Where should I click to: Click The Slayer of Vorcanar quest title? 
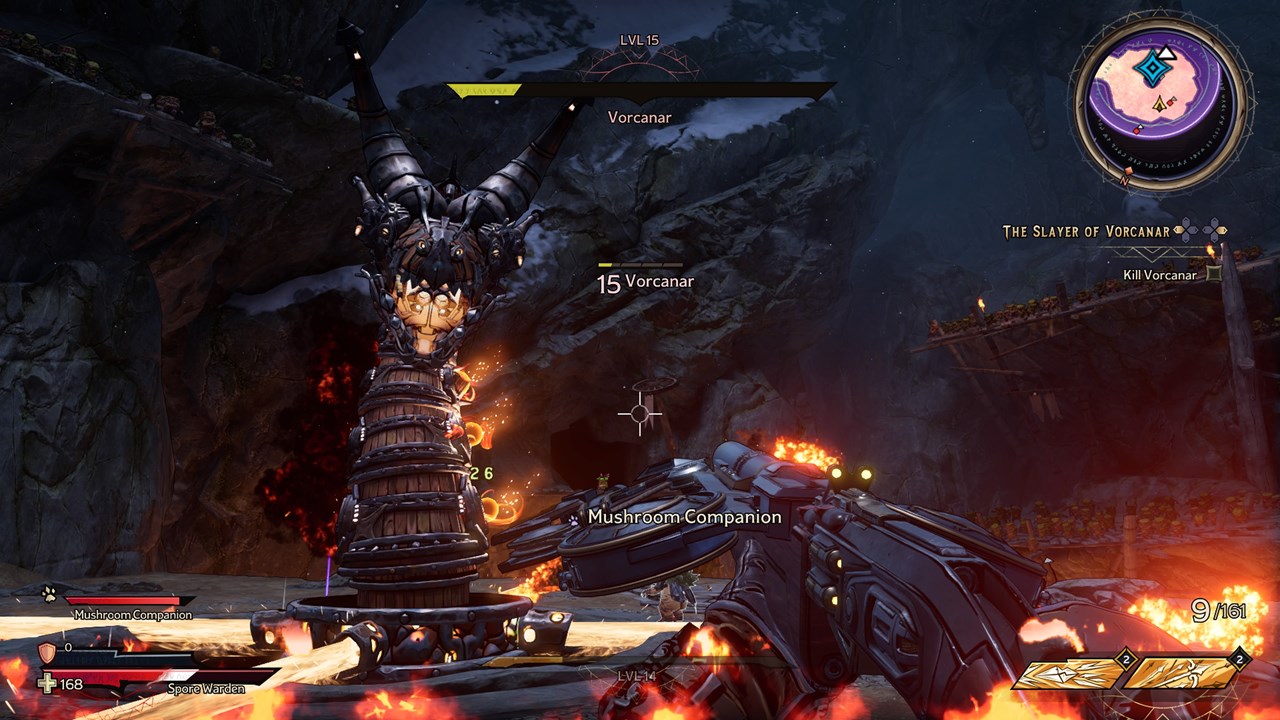point(1086,232)
